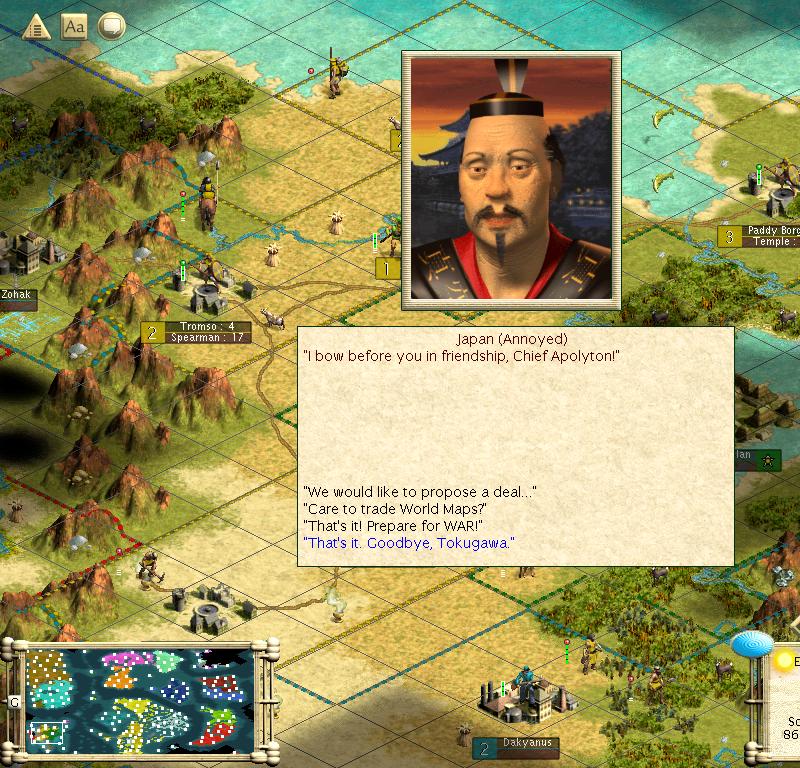Open the Civilopedia with the Aa button
The width and height of the screenshot is (800, 768).
[x=74, y=26]
